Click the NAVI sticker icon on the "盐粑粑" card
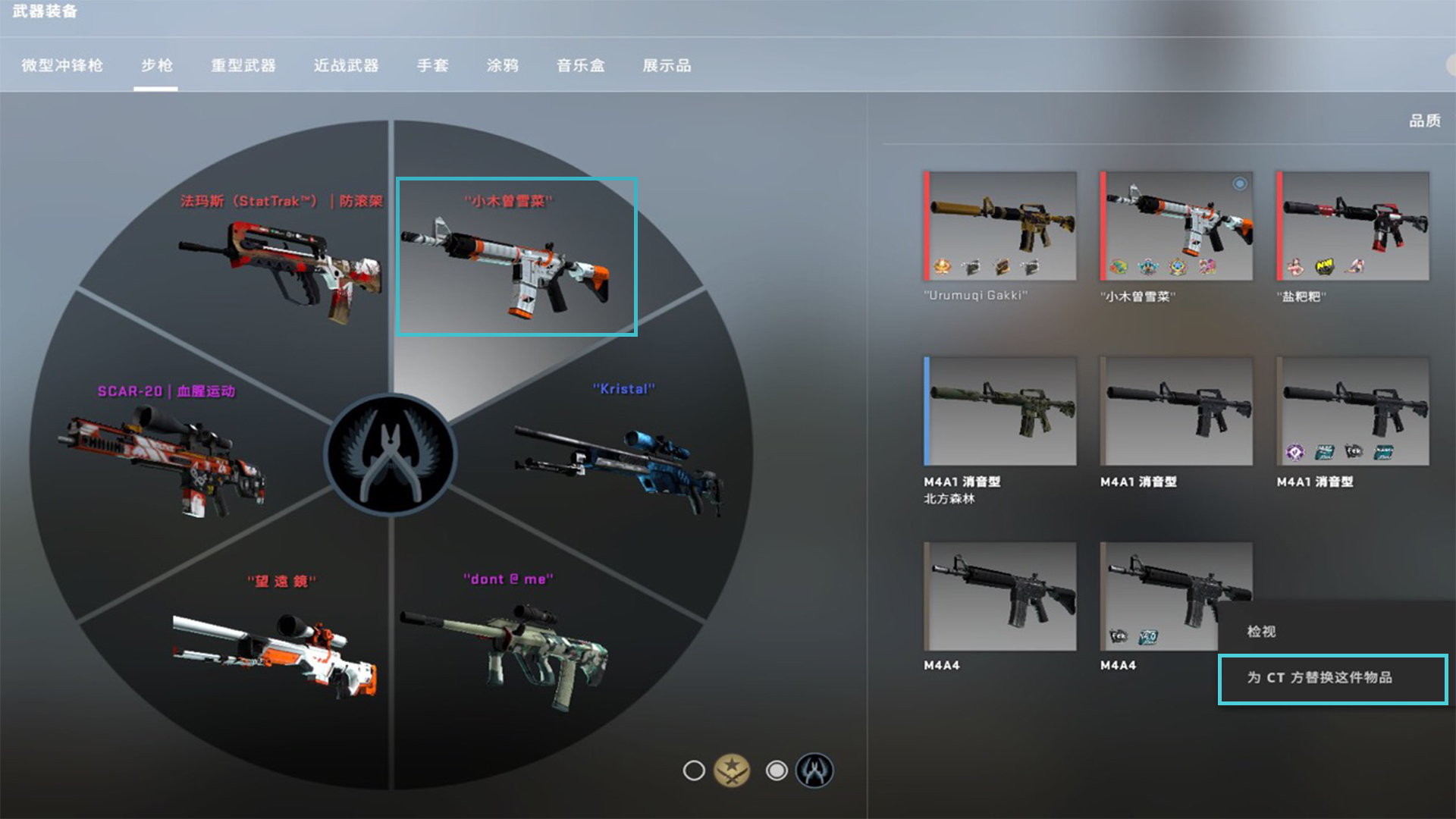The height and width of the screenshot is (819, 1456). 1325,267
